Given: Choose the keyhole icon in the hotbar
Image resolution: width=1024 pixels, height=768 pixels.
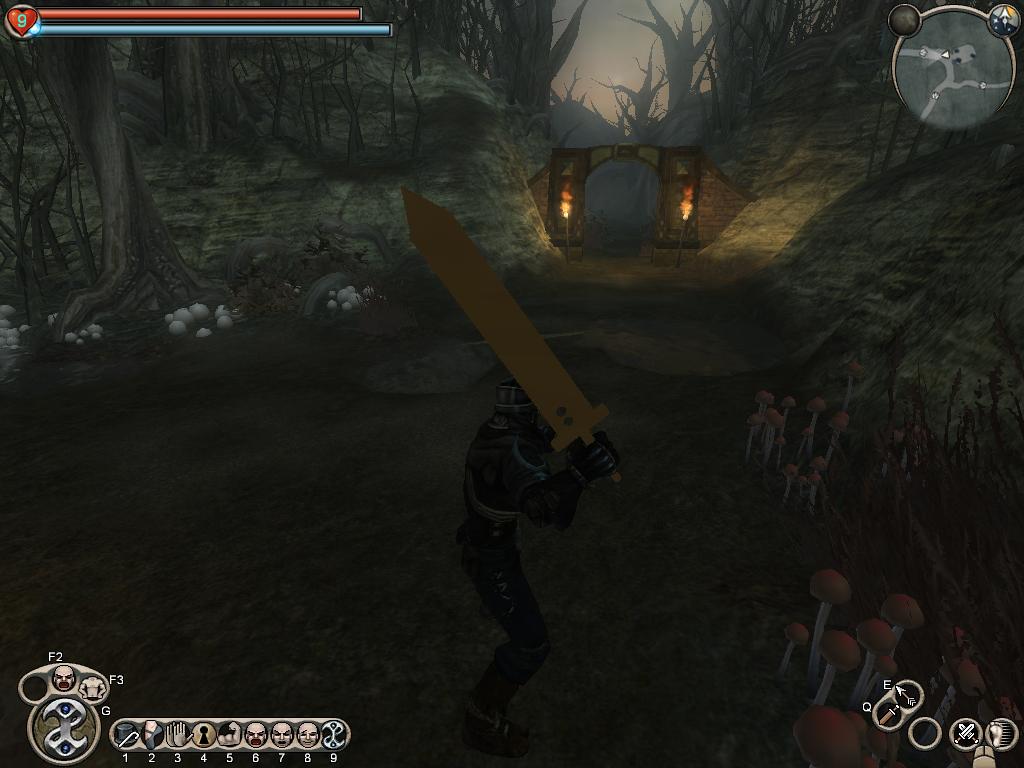Looking at the screenshot, I should coord(204,737).
